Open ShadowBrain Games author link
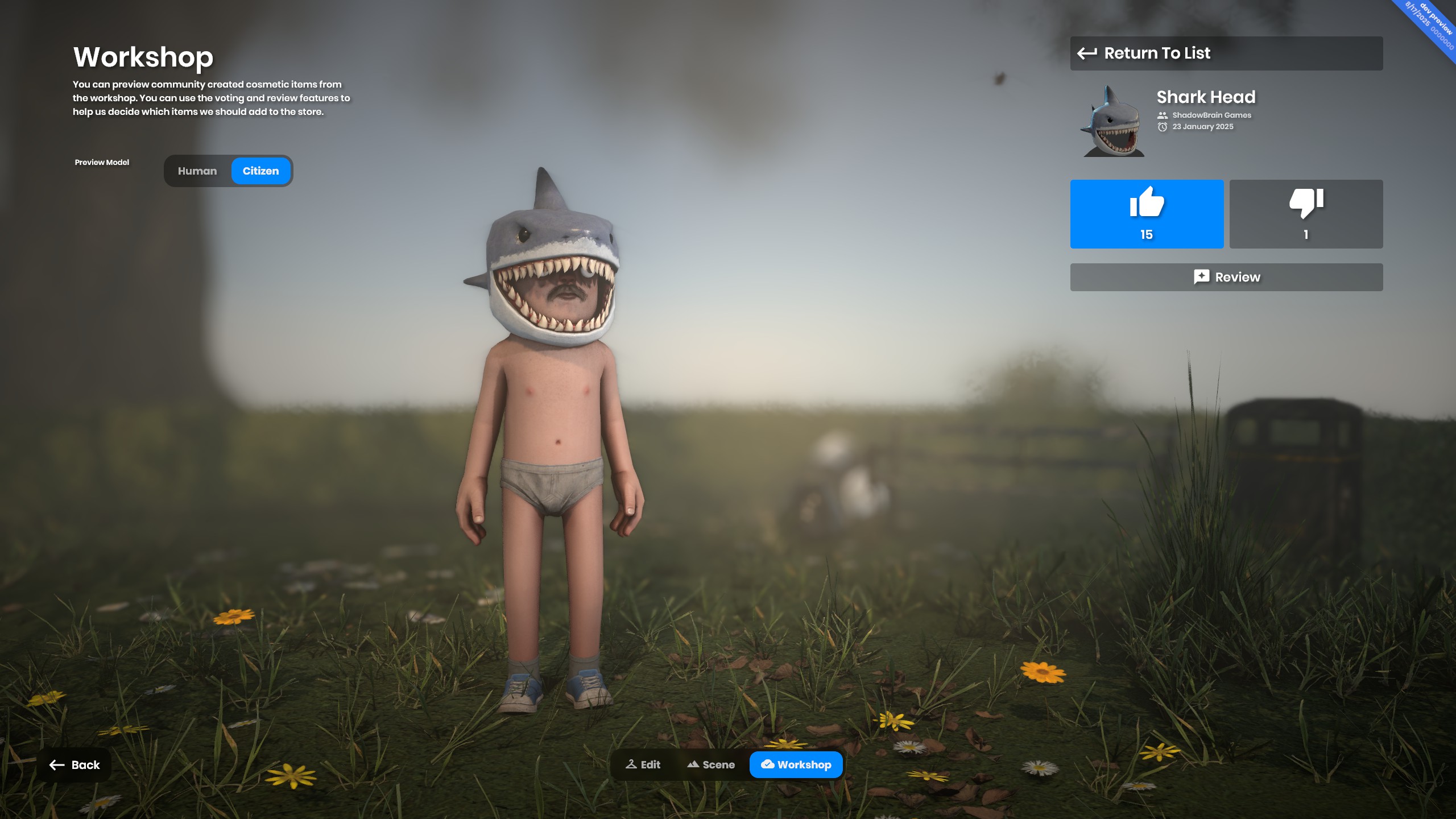Screen dimensions: 1456x819 click(x=1211, y=115)
